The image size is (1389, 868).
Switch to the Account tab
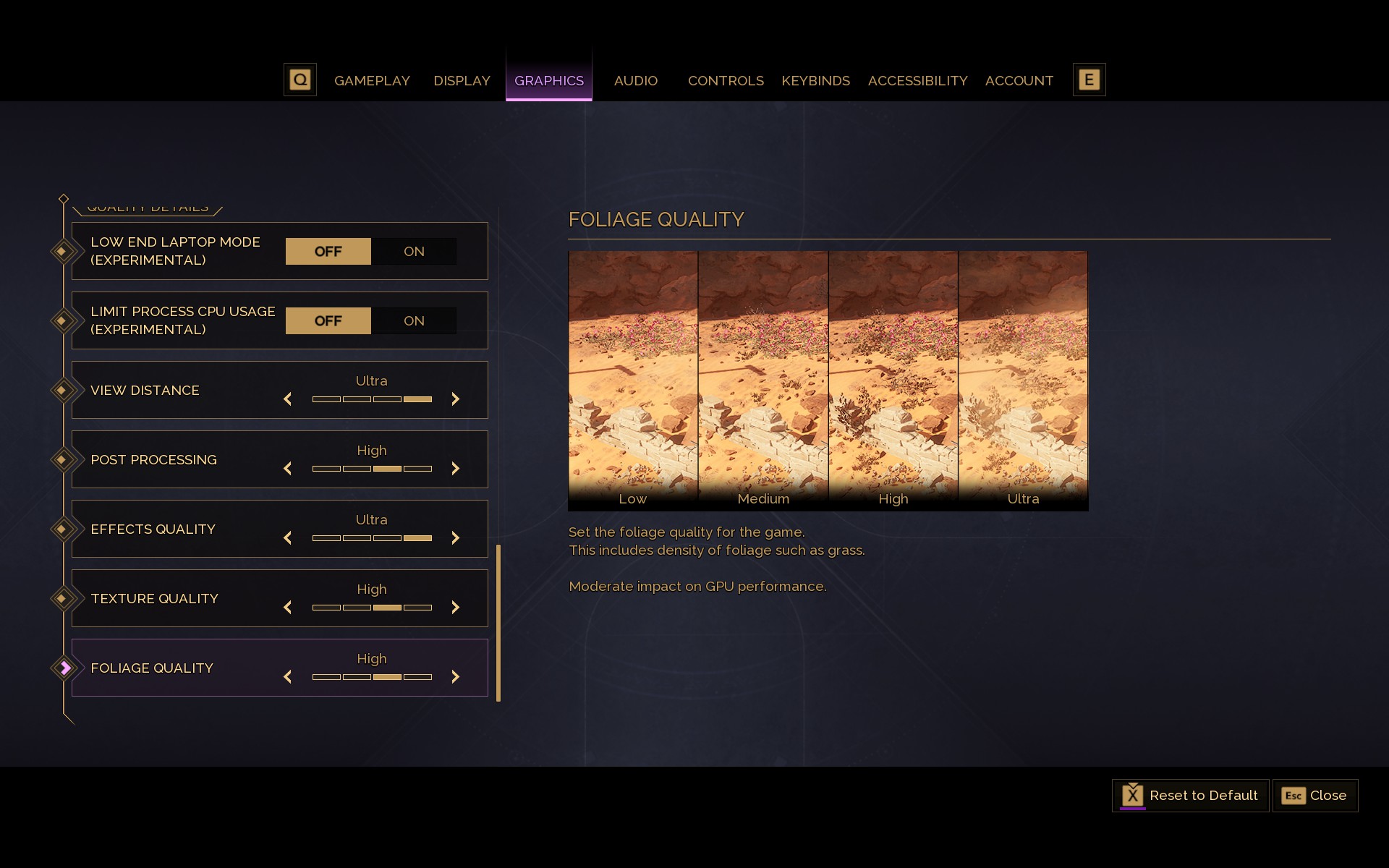(x=1019, y=80)
